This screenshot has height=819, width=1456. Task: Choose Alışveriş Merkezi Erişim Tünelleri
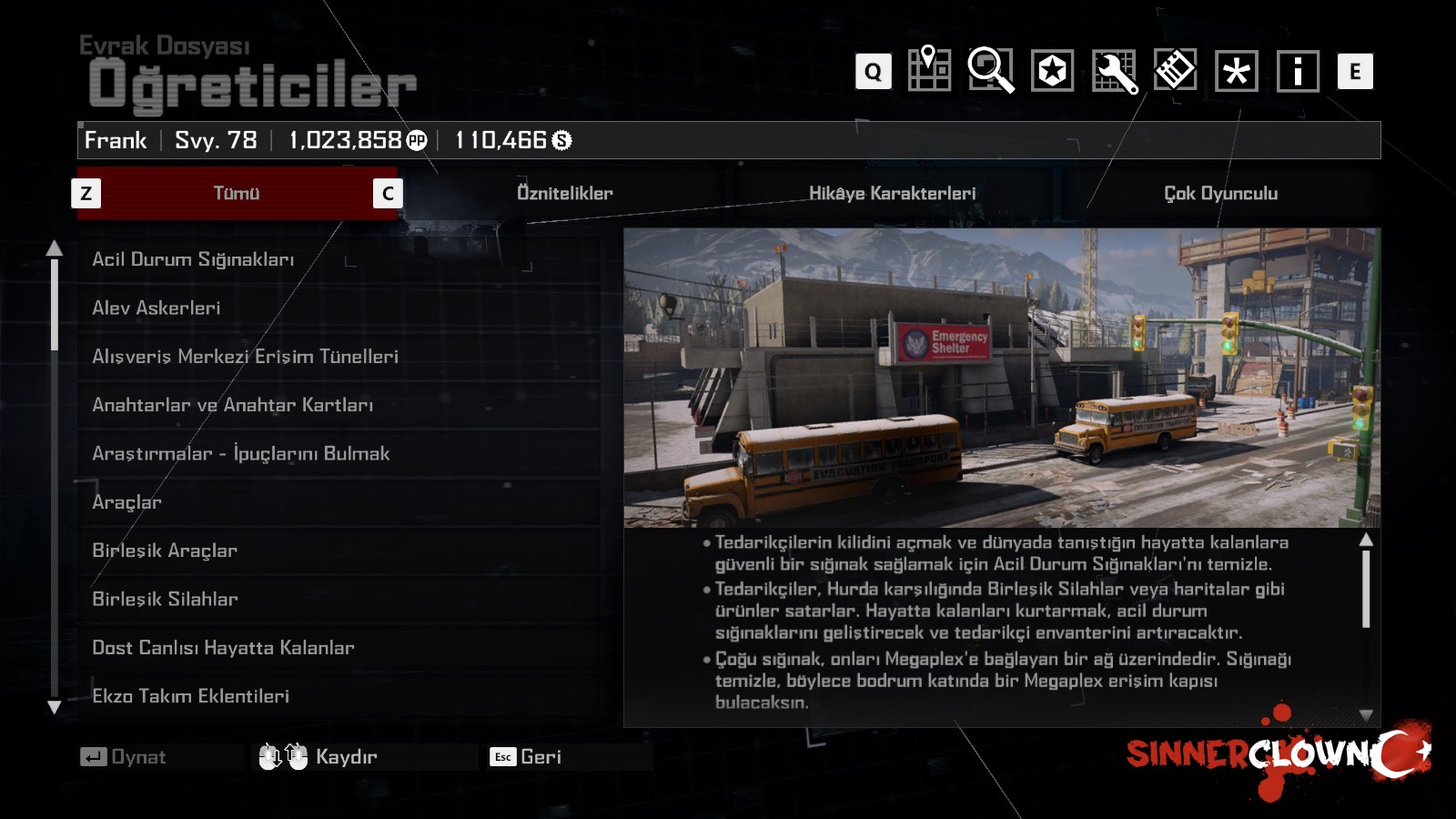[x=245, y=357]
